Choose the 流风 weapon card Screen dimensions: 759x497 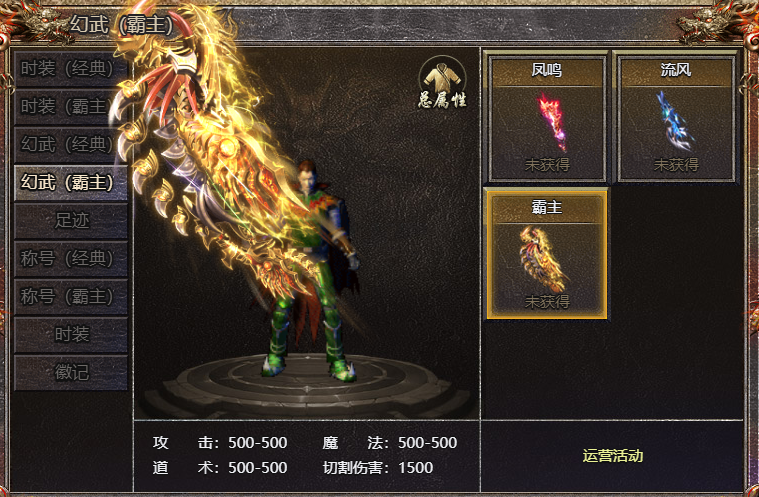676,118
